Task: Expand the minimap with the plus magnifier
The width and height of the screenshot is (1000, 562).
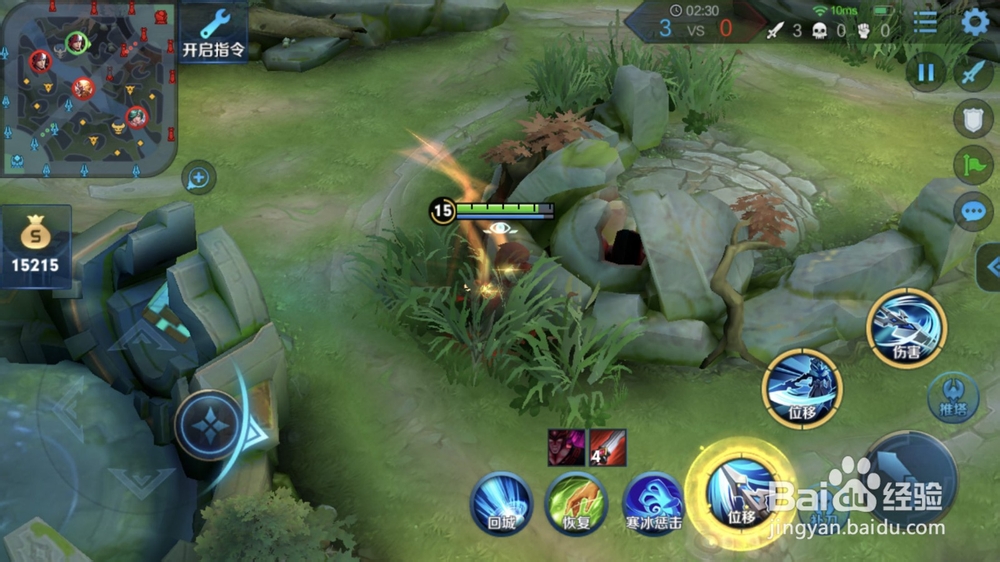Action: click(x=198, y=179)
